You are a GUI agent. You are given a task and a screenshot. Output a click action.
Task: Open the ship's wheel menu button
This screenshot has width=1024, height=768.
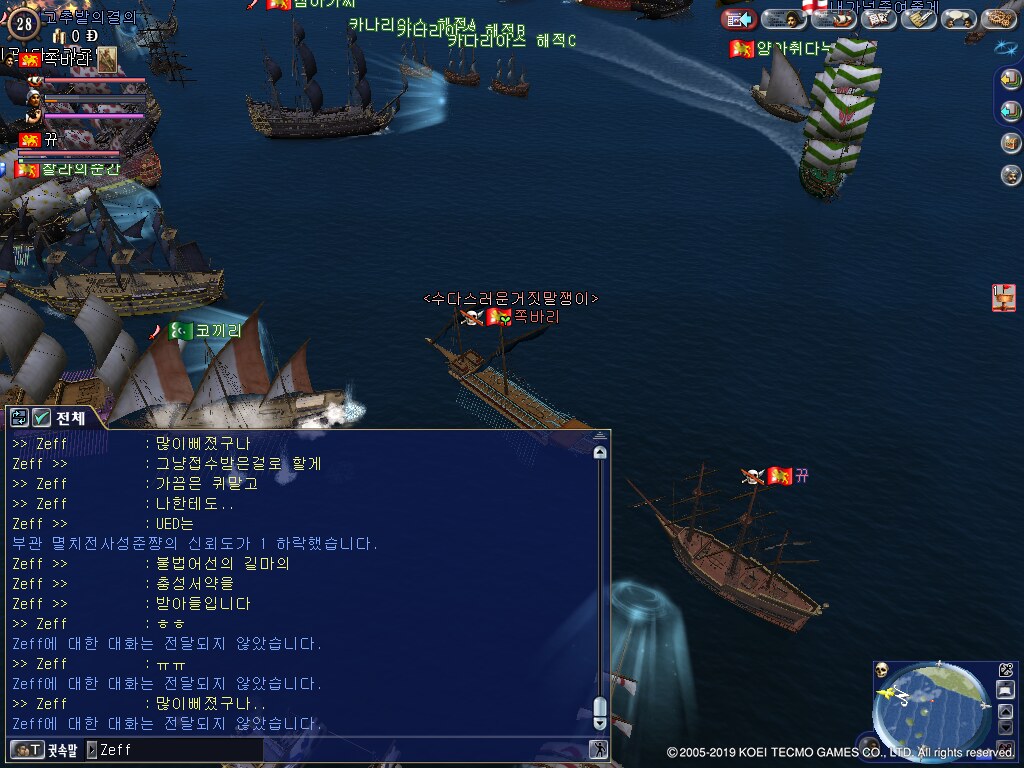[999, 19]
